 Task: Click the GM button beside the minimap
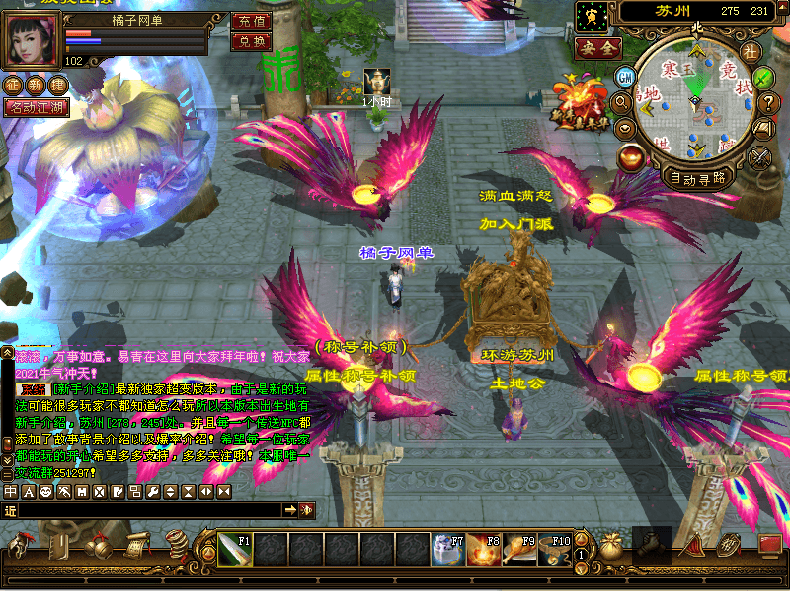626,77
